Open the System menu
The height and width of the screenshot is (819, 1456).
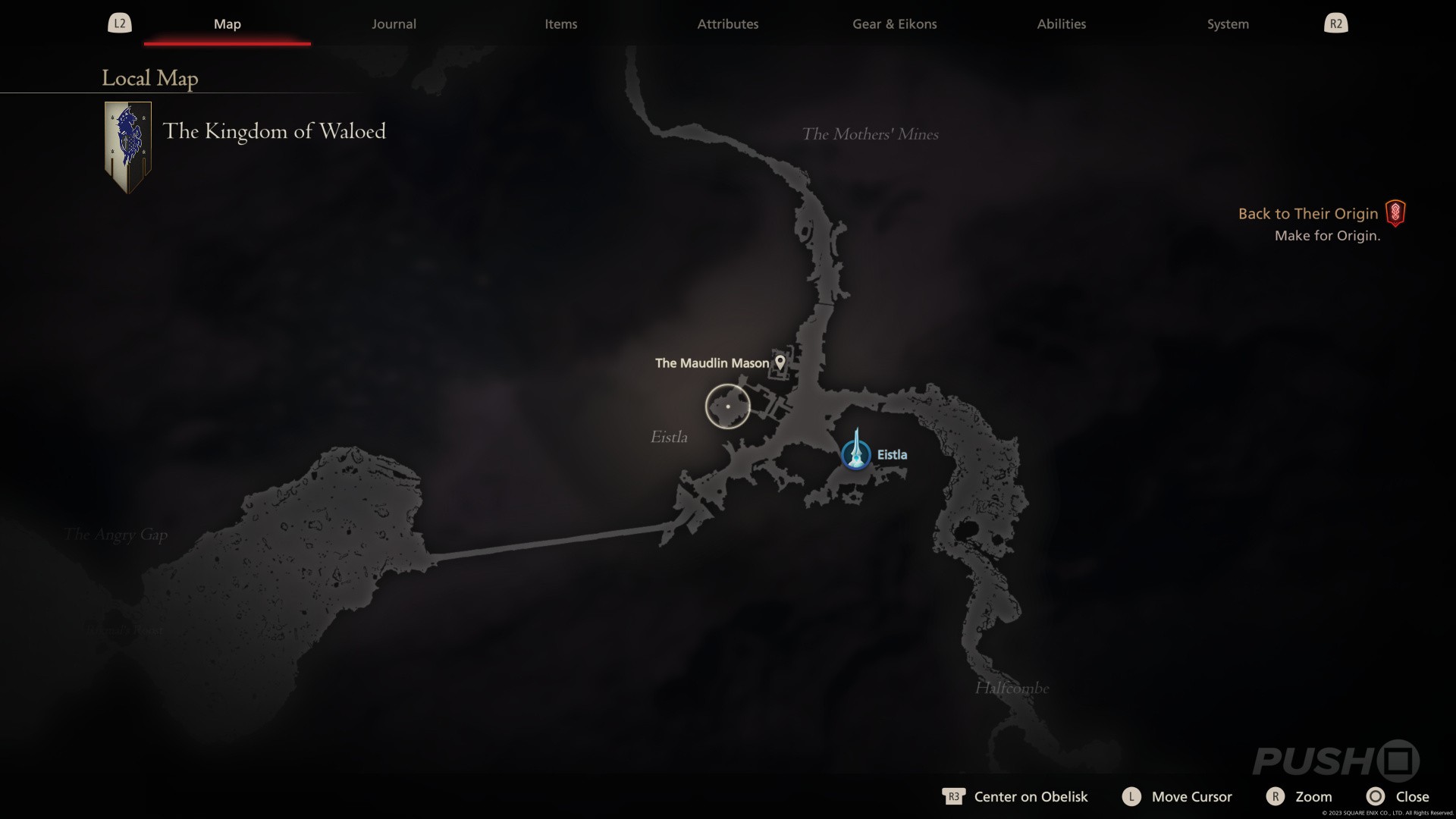[x=1227, y=24]
